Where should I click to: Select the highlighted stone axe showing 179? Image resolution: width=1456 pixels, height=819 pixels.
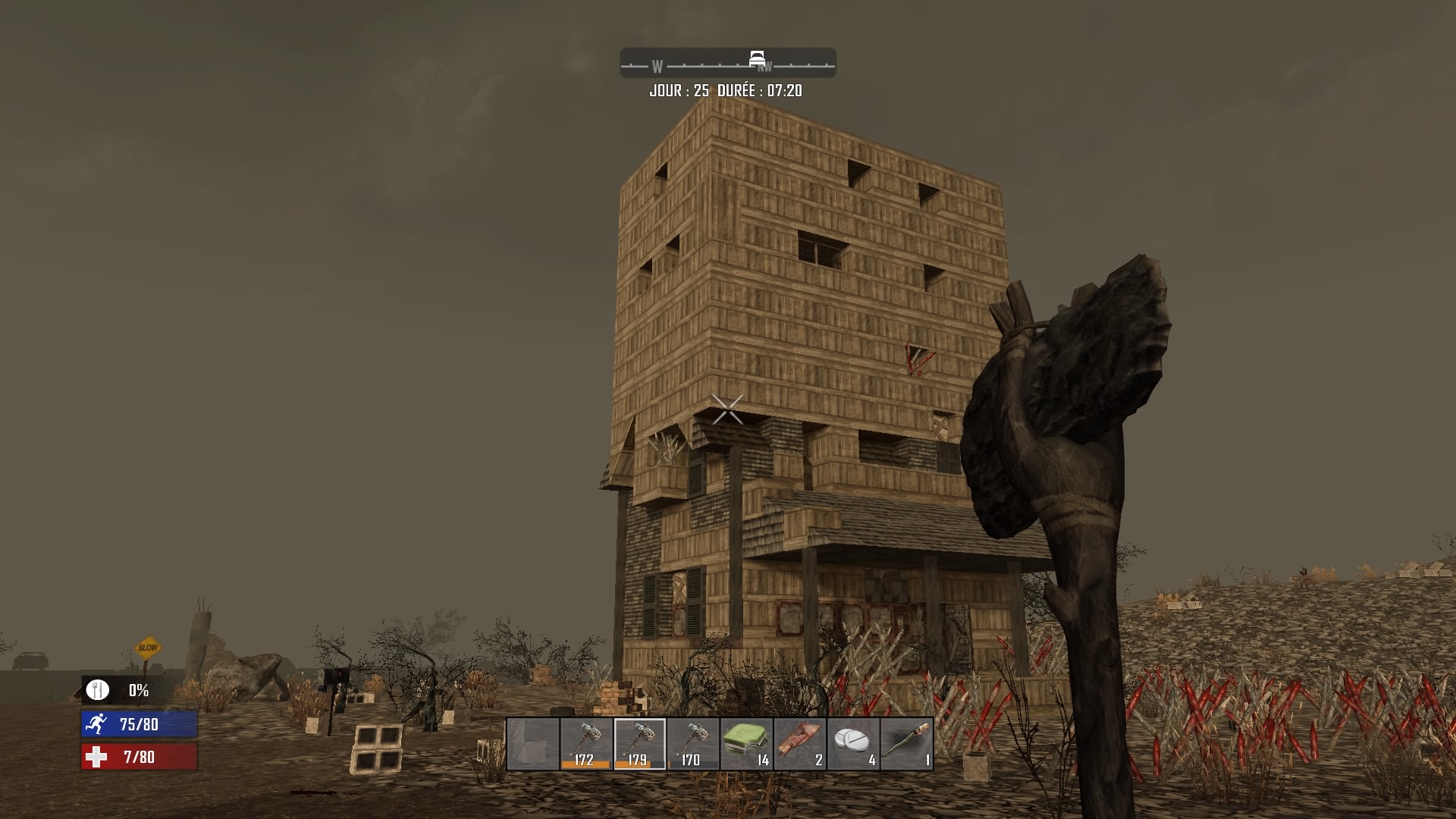(639, 744)
